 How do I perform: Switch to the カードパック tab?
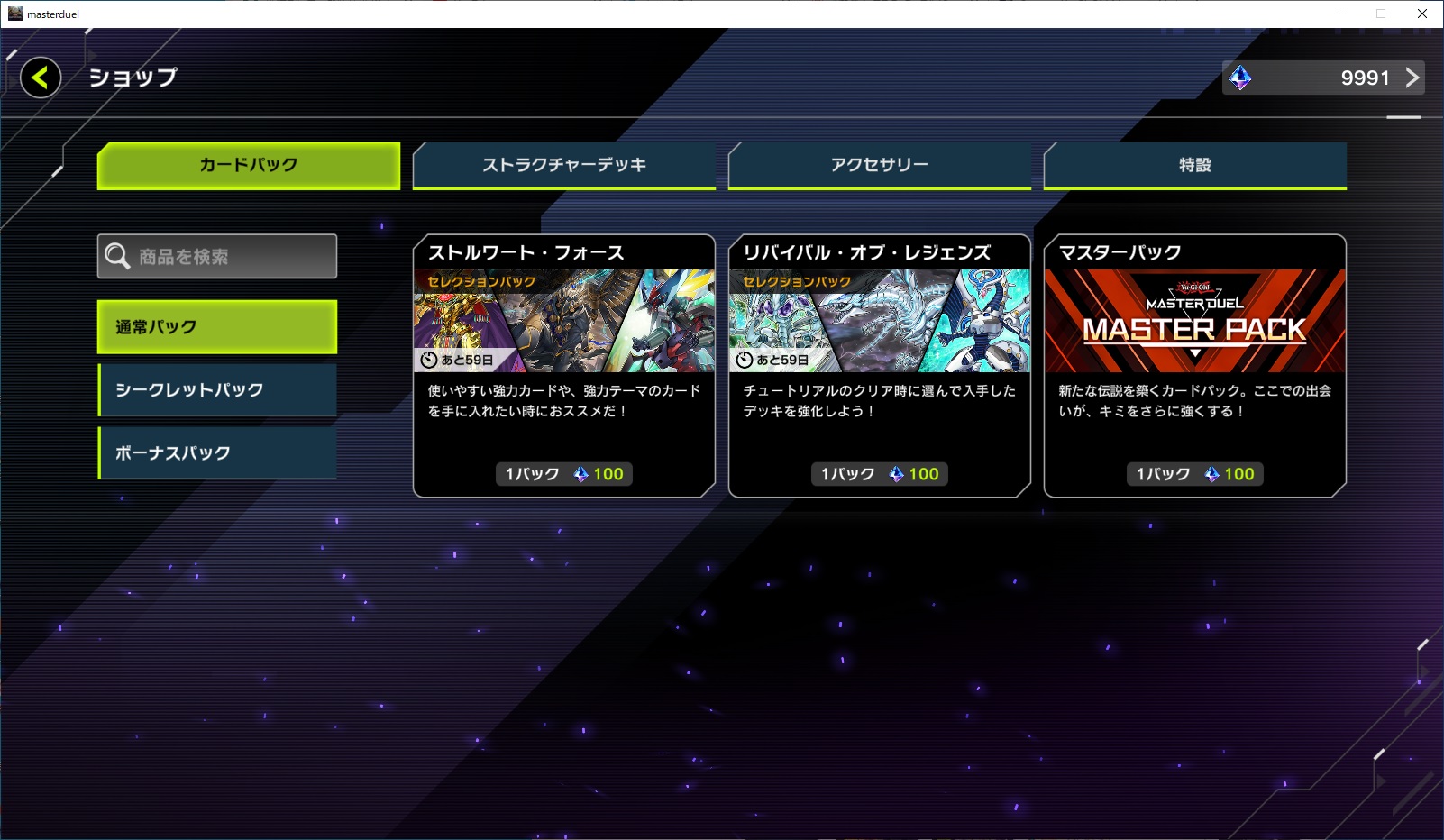coord(249,165)
